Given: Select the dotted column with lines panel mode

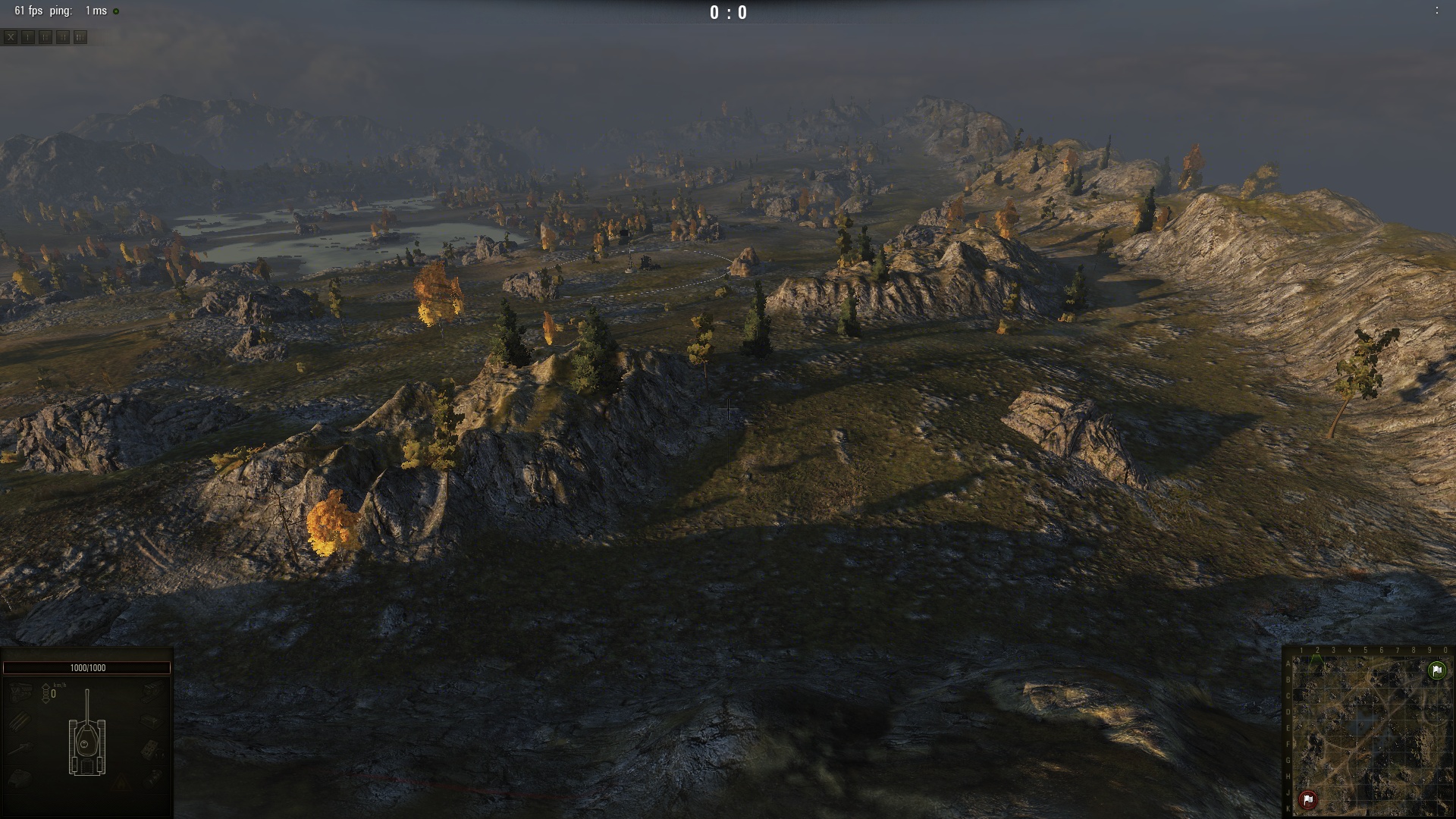Looking at the screenshot, I should (x=45, y=37).
